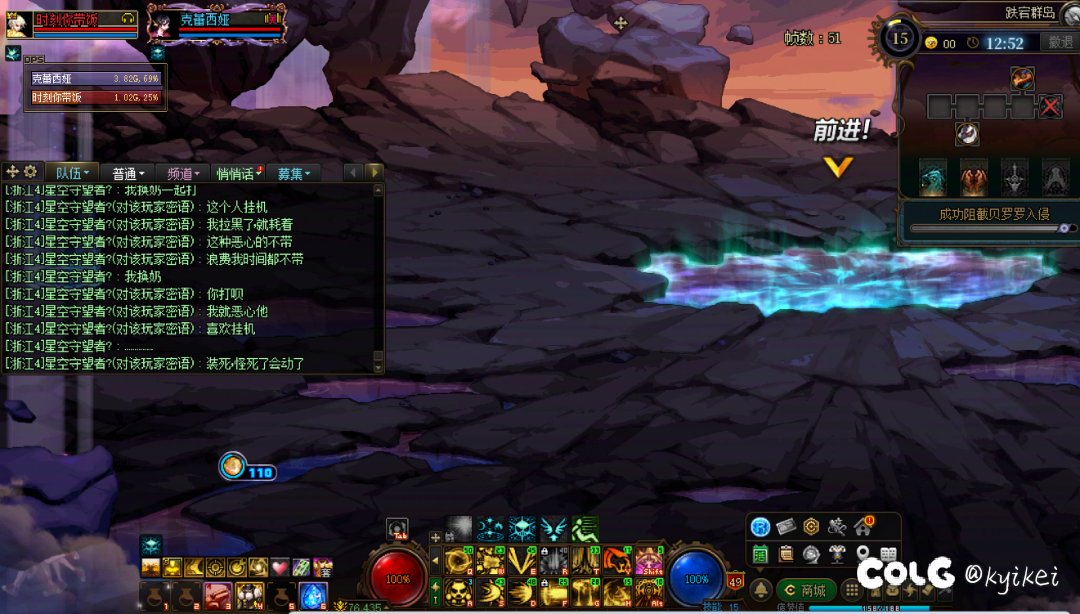Screen dimensions: 1080x614
Task: Open the 募集 recruitment tab
Action: point(293,173)
